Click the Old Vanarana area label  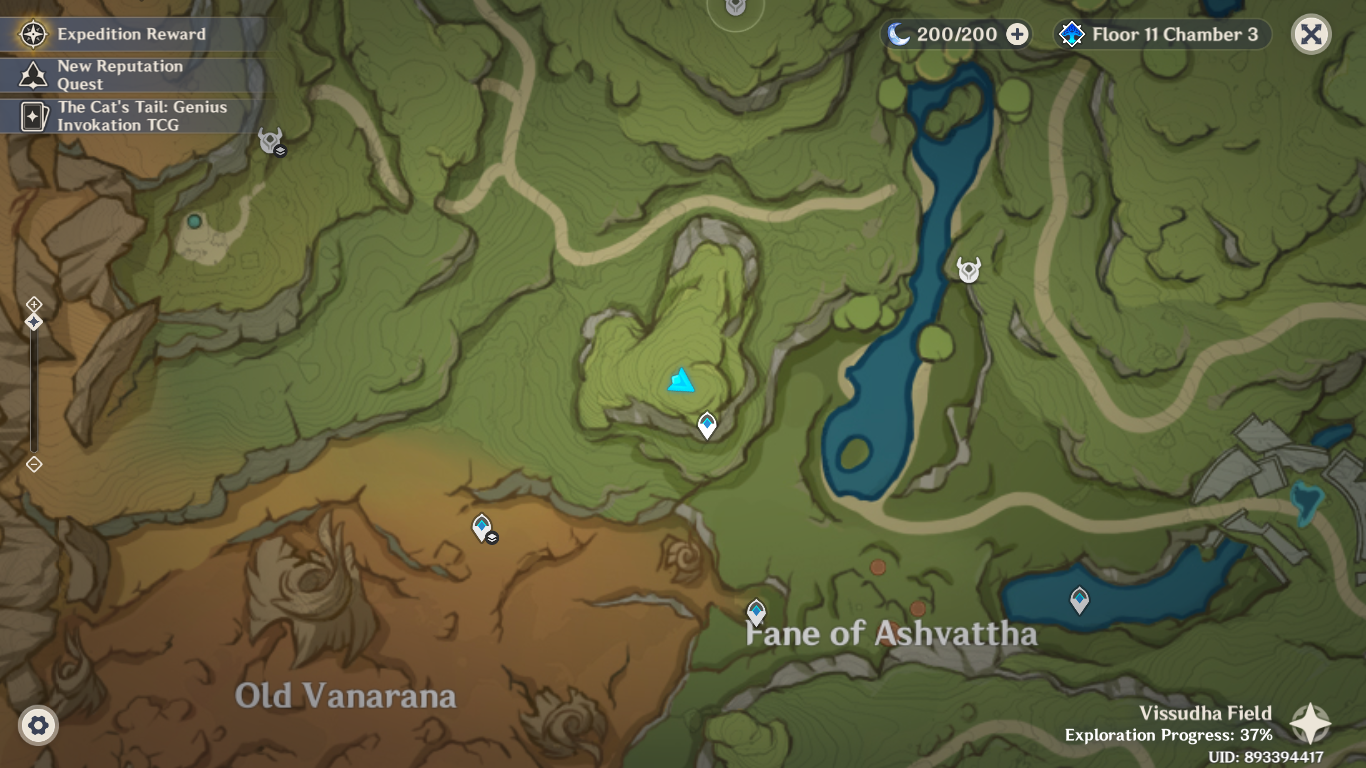click(x=345, y=694)
